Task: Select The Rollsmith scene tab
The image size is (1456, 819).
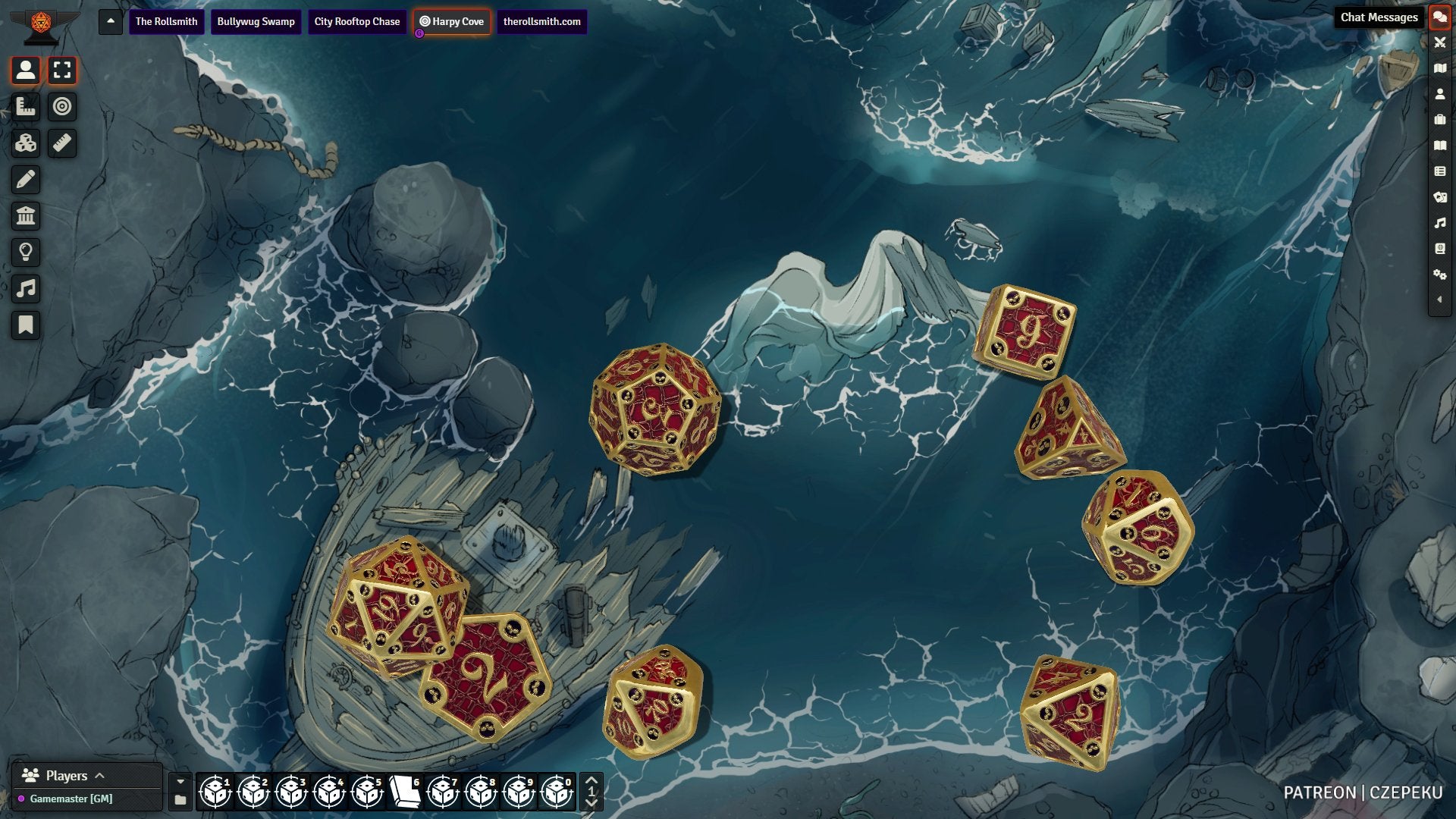Action: 166,21
